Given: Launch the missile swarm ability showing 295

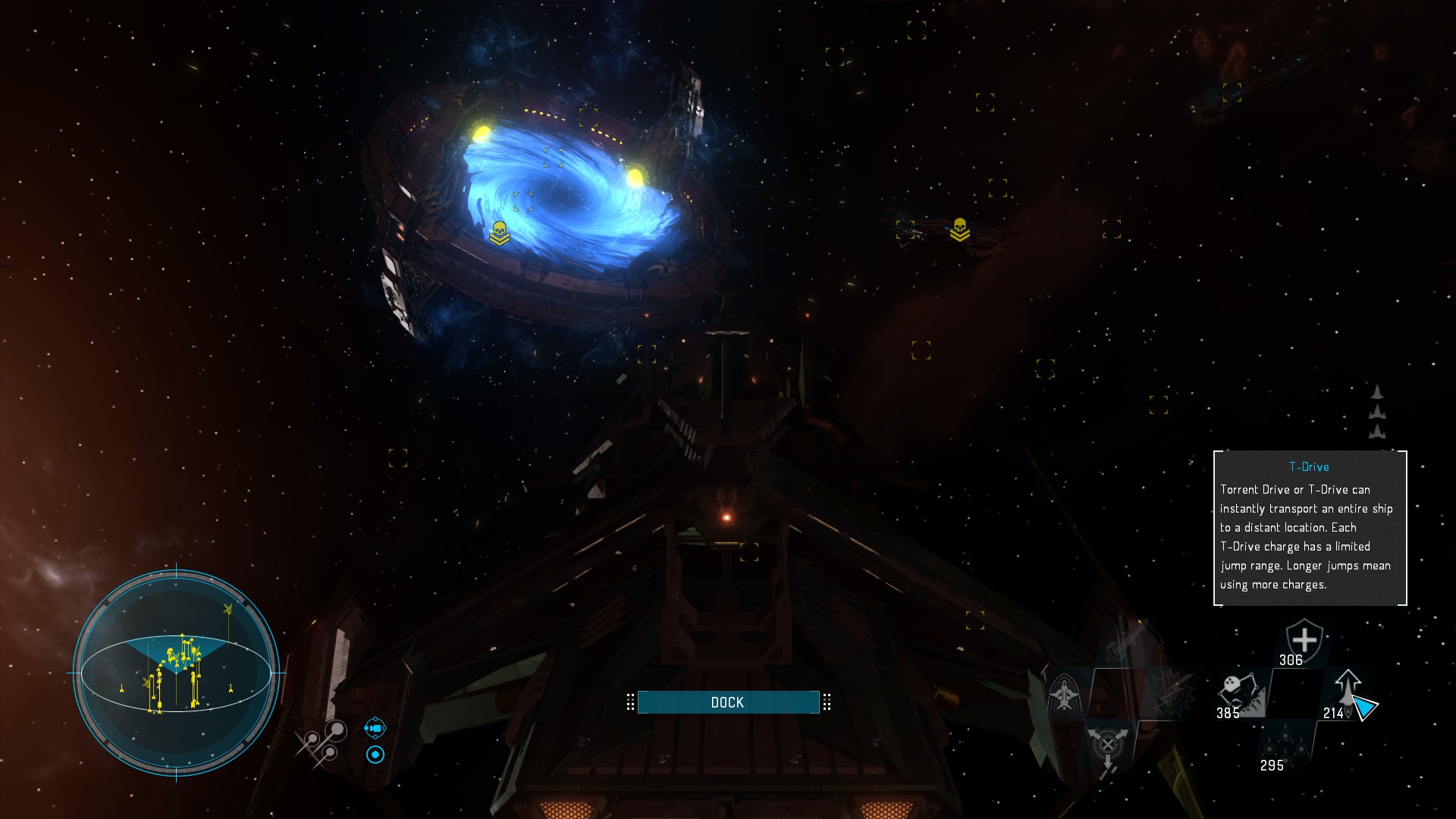Looking at the screenshot, I should coord(1285,743).
